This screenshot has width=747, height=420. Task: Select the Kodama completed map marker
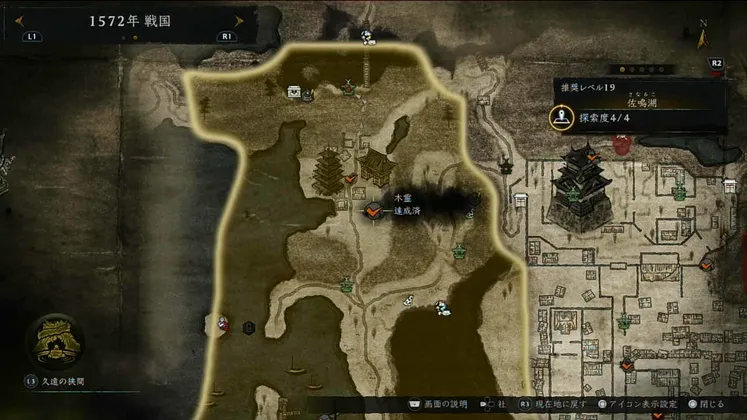click(373, 211)
